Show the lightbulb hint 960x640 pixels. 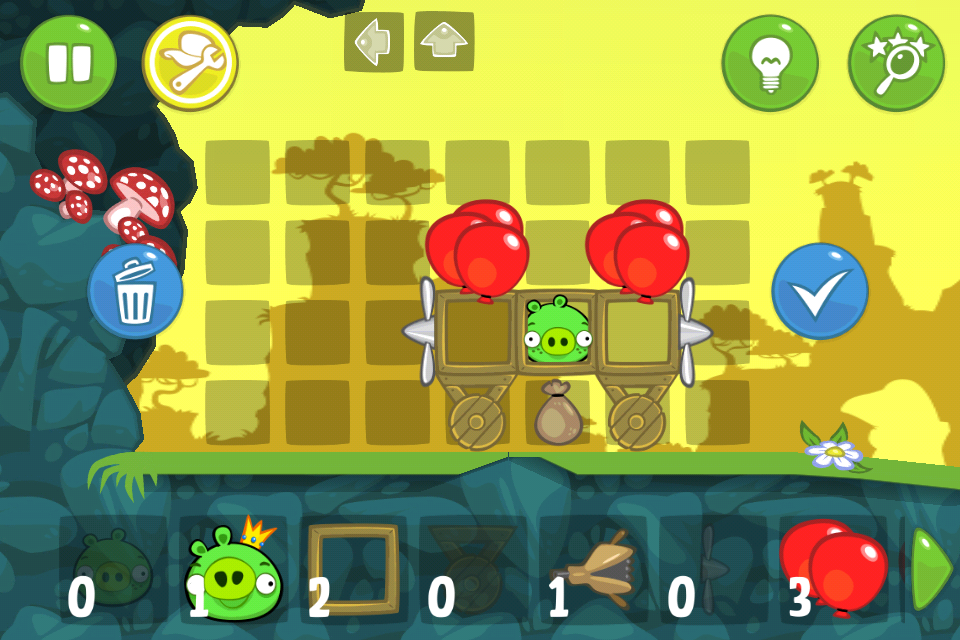pyautogui.click(x=770, y=63)
